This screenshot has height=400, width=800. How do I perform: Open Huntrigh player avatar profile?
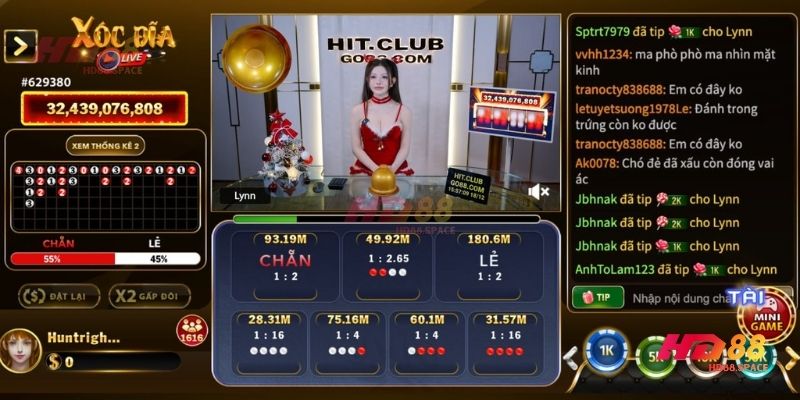click(21, 346)
